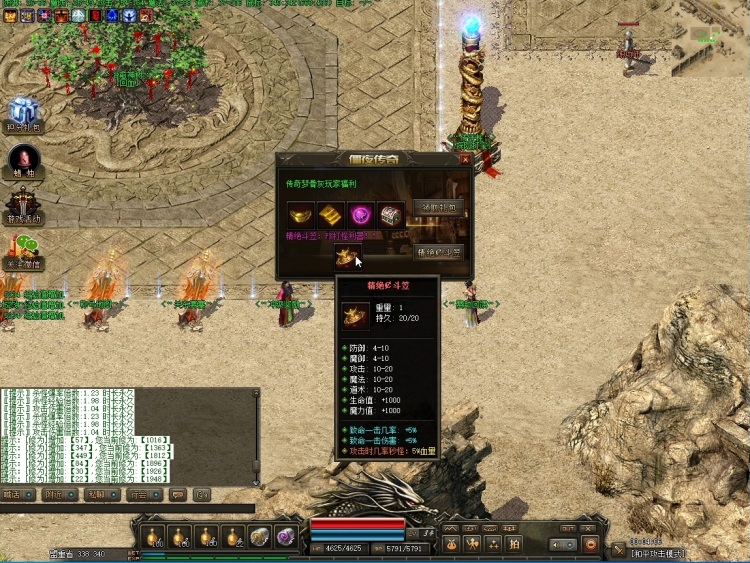
Task: Use the purple orb hotbar item
Action: (x=285, y=536)
